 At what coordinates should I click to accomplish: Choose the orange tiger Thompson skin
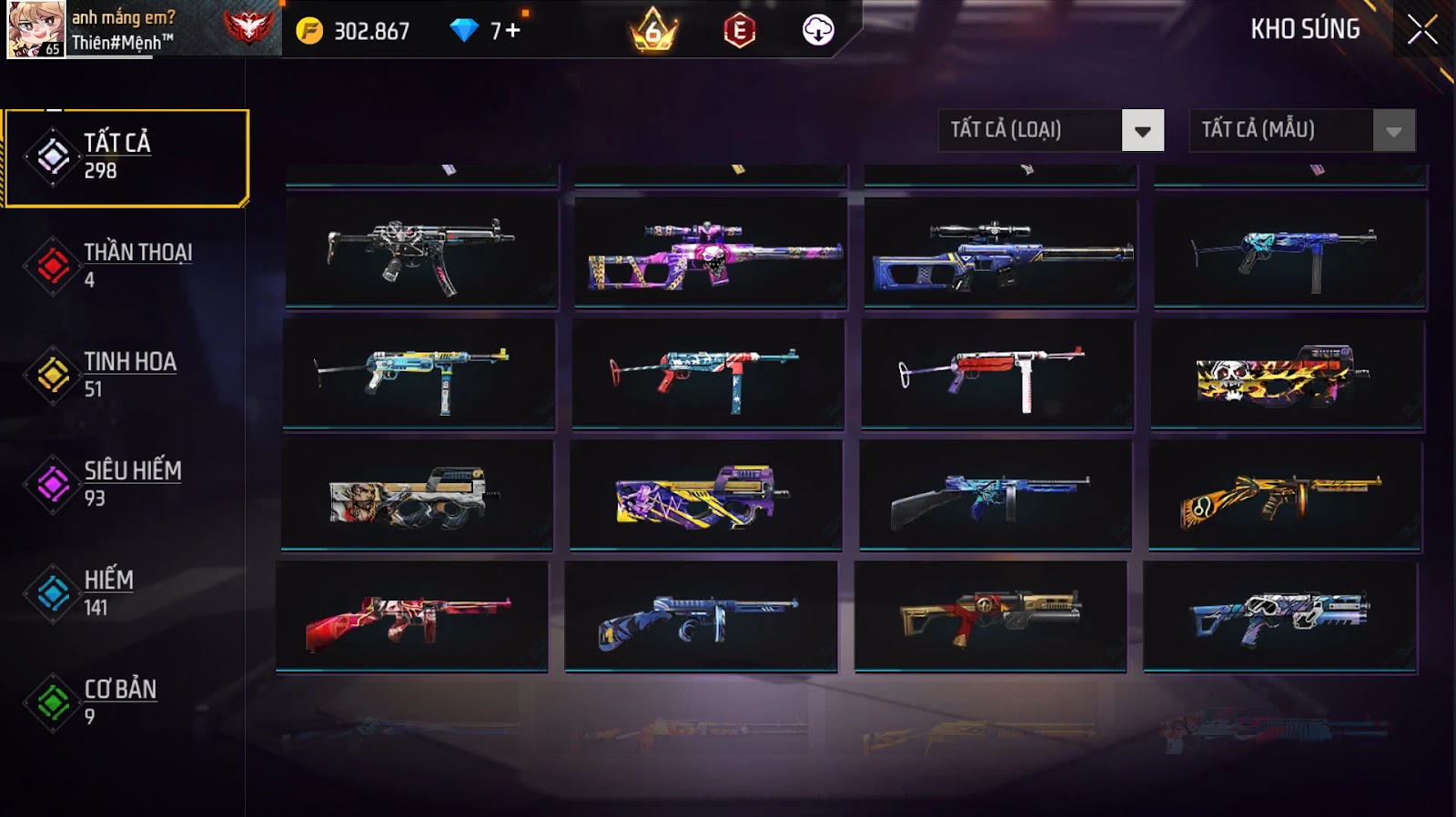pos(1284,495)
